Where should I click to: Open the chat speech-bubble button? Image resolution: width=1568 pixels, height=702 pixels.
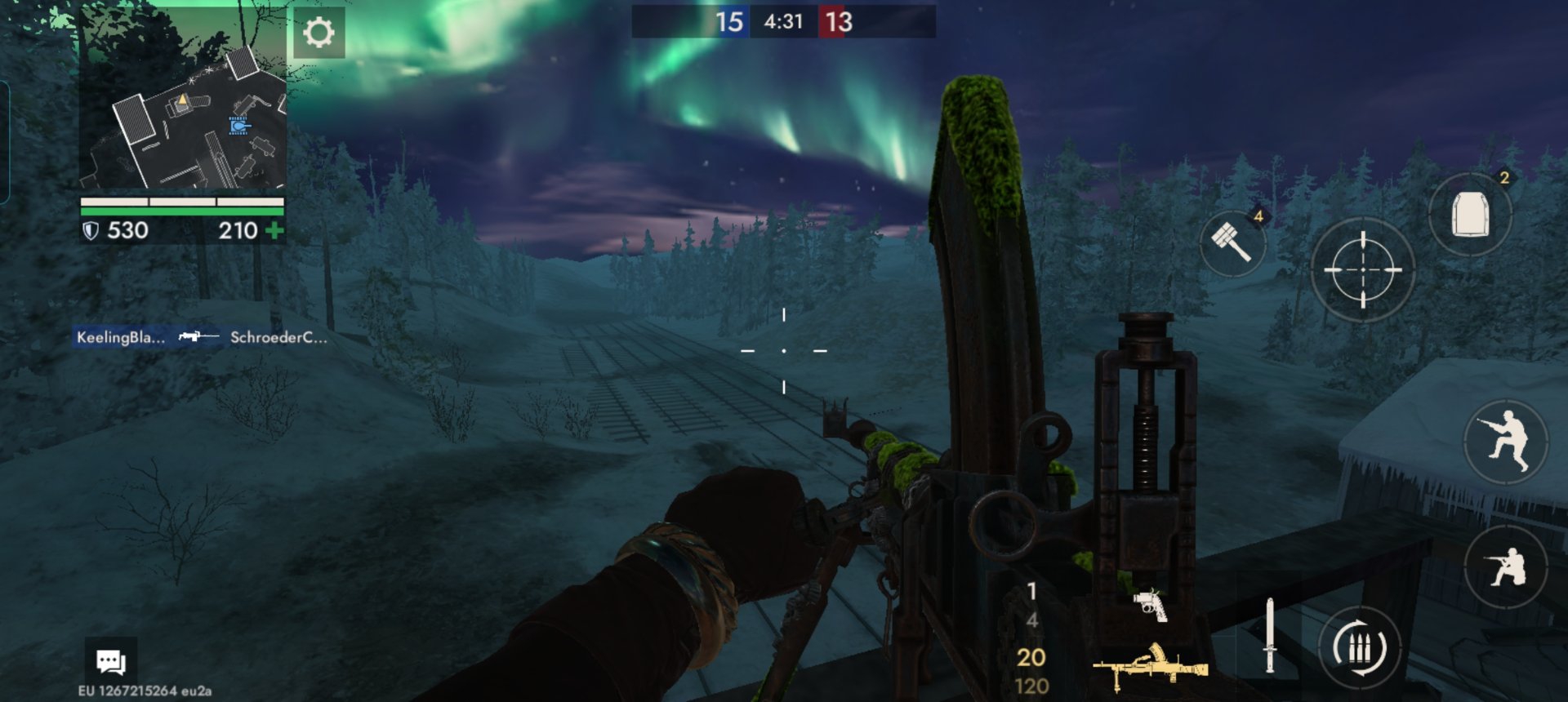click(111, 661)
